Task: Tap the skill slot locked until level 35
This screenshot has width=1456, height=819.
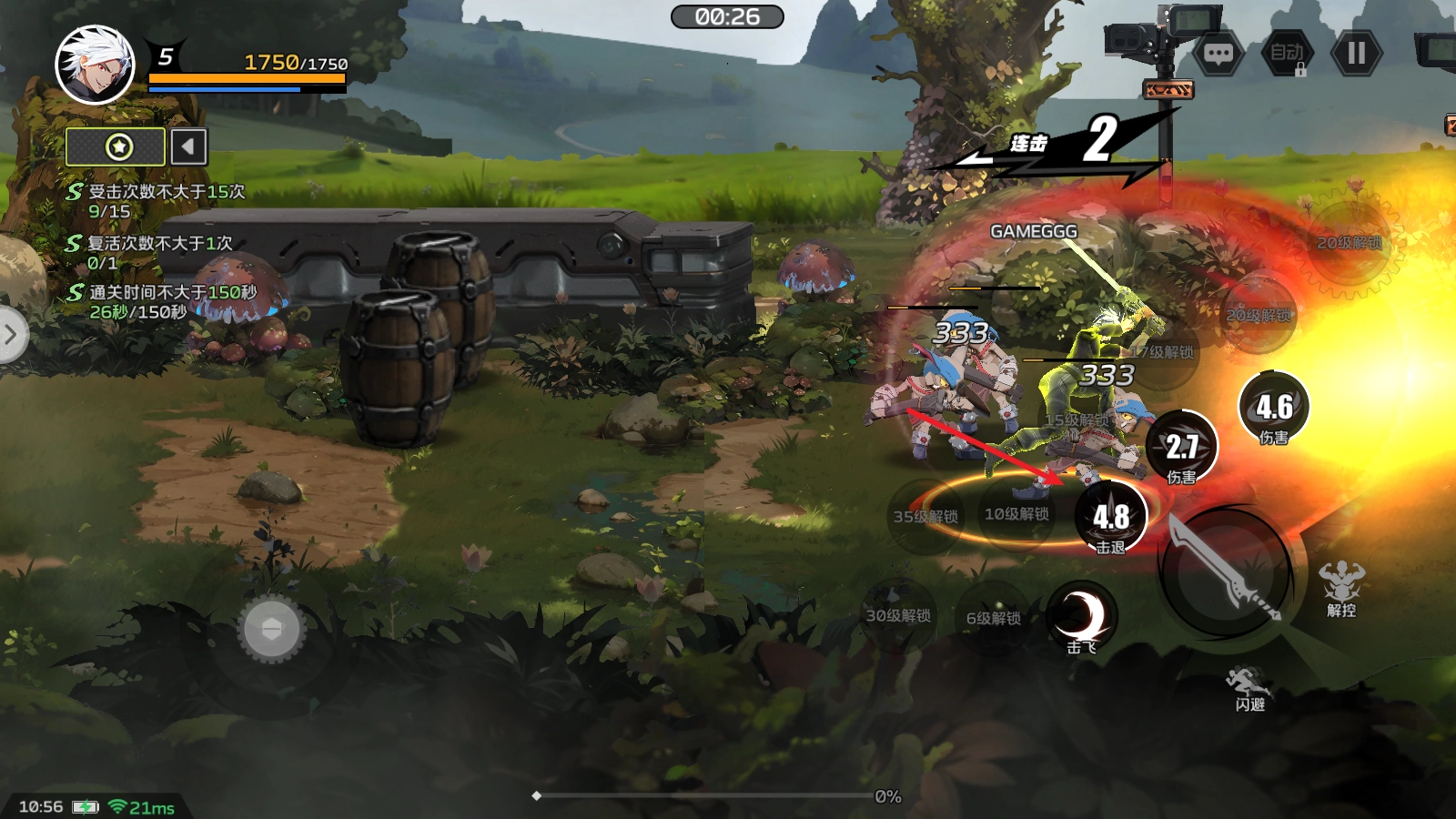Action: [925, 517]
